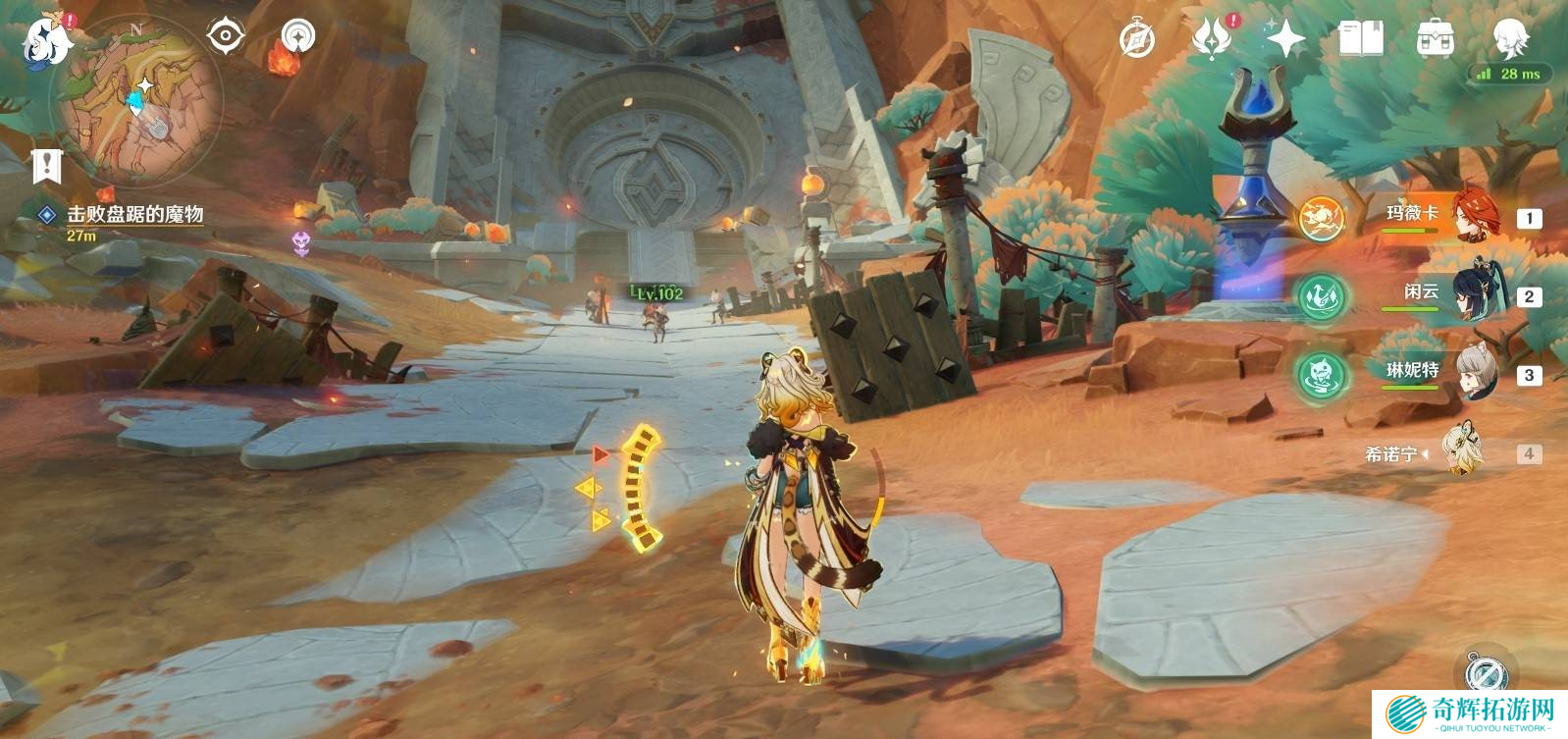Image resolution: width=1568 pixels, height=739 pixels.
Task: Open the compass events icon
Action: pos(1137,40)
